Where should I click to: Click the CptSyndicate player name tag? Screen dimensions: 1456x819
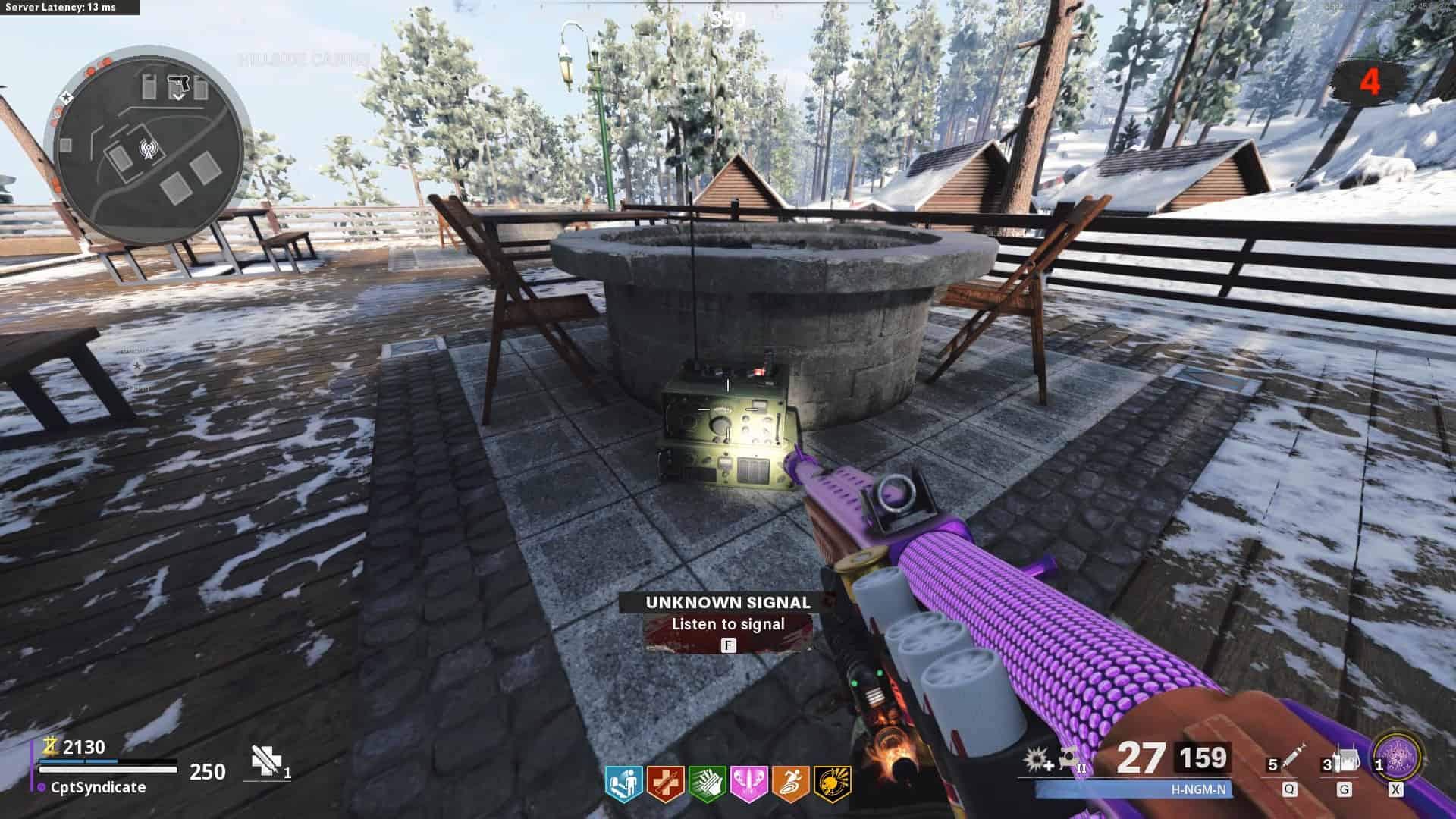[97, 787]
